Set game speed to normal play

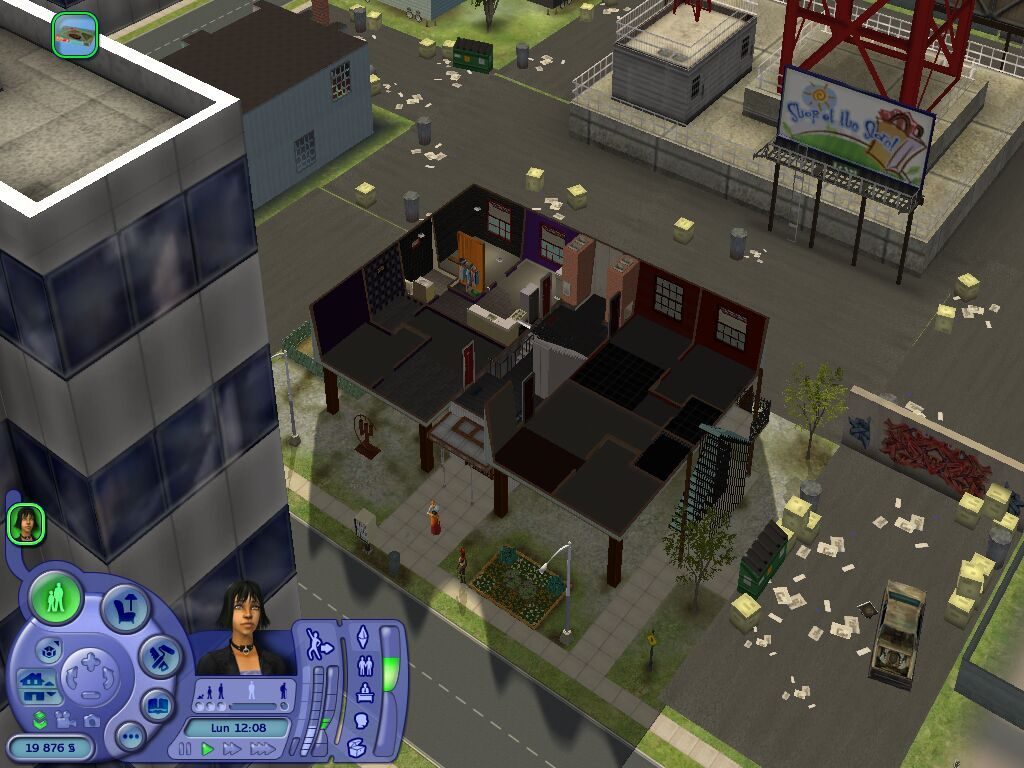coord(207,748)
